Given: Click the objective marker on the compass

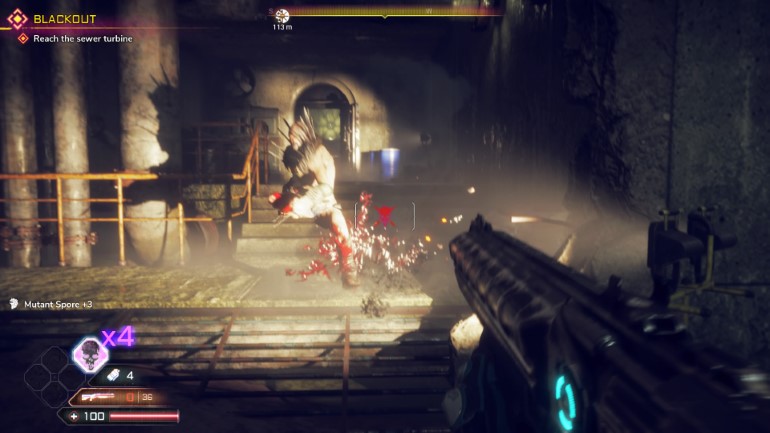Looking at the screenshot, I should click(282, 15).
